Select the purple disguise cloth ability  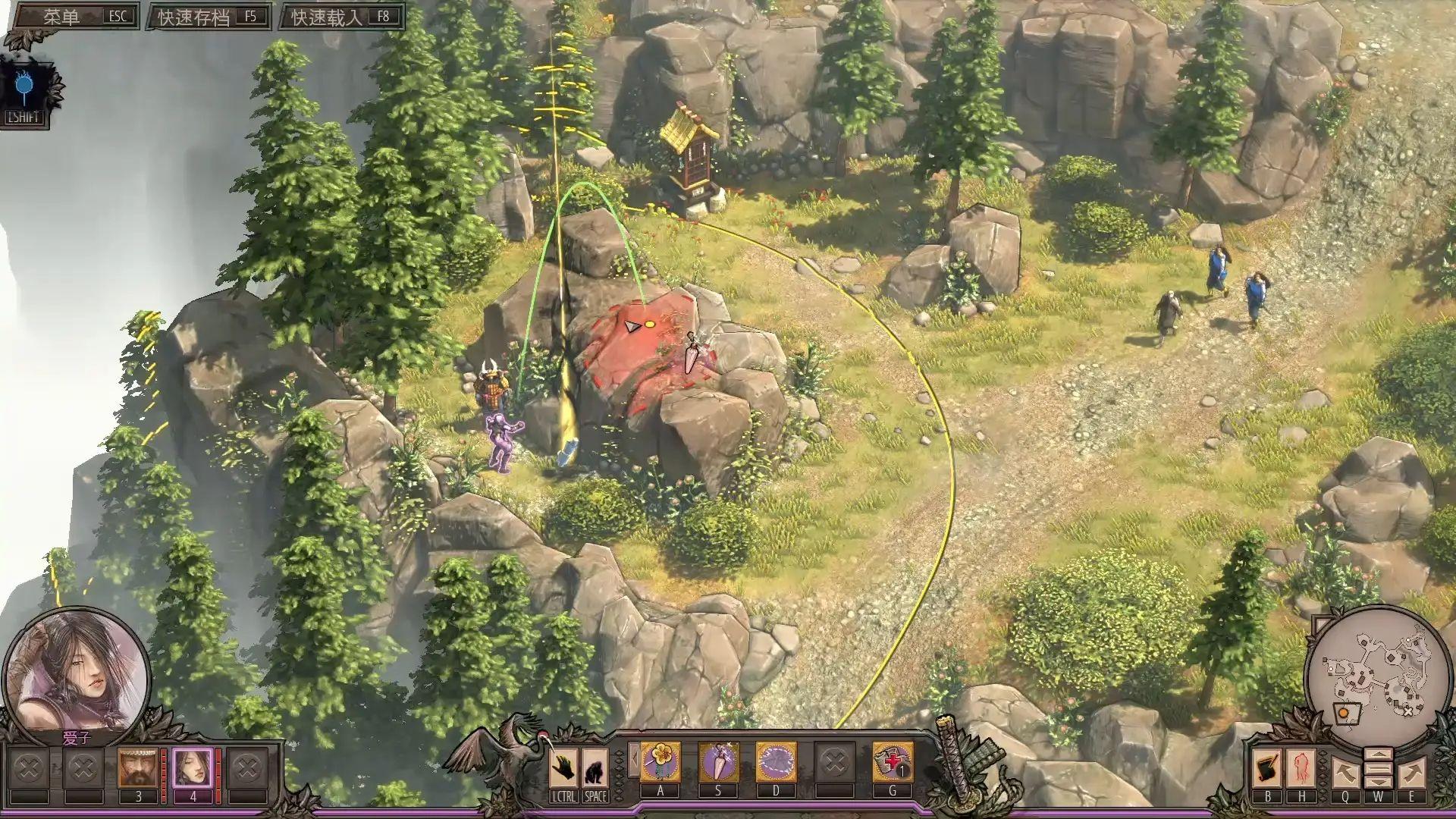[776, 761]
